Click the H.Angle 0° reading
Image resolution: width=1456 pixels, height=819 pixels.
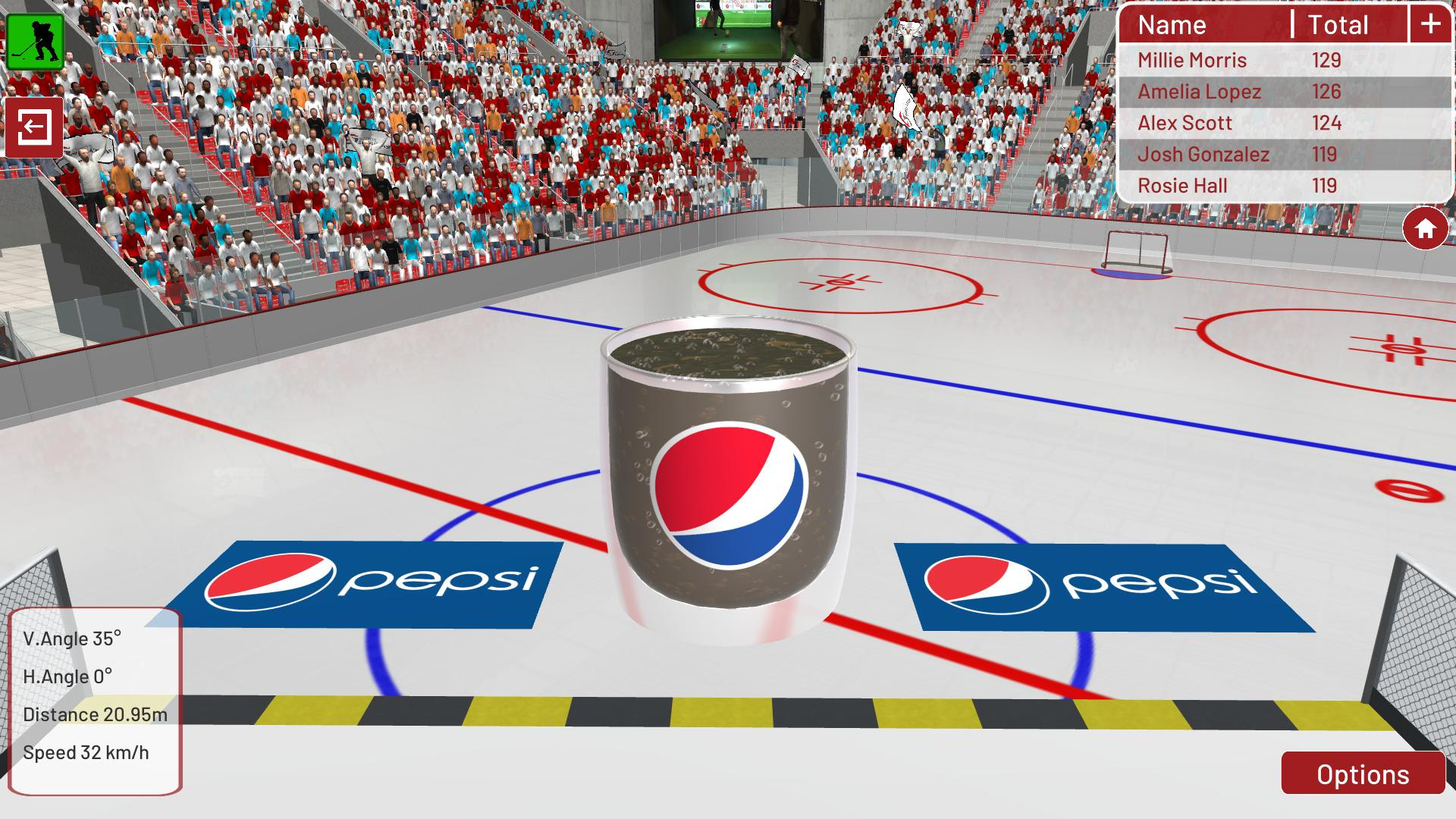pos(68,676)
